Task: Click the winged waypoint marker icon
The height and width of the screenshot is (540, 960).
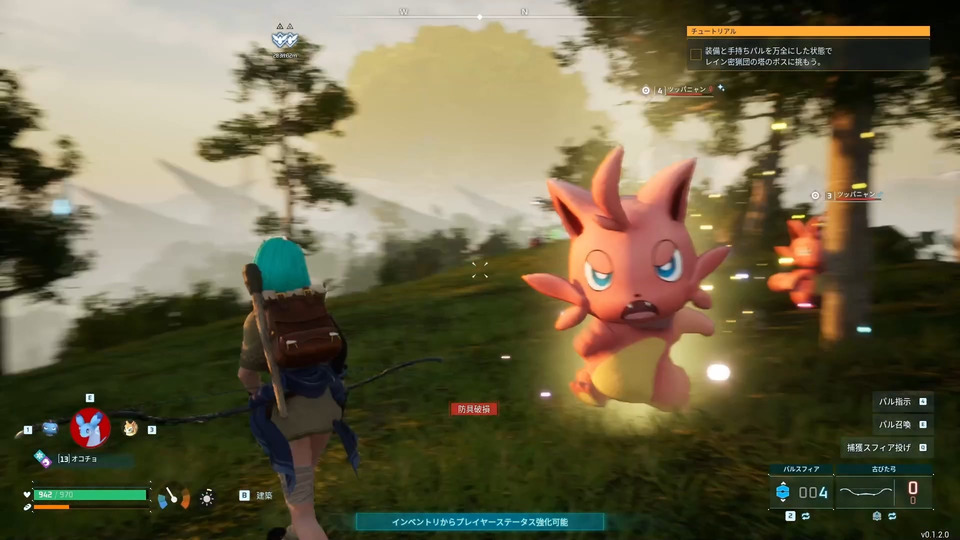Action: (x=284, y=41)
